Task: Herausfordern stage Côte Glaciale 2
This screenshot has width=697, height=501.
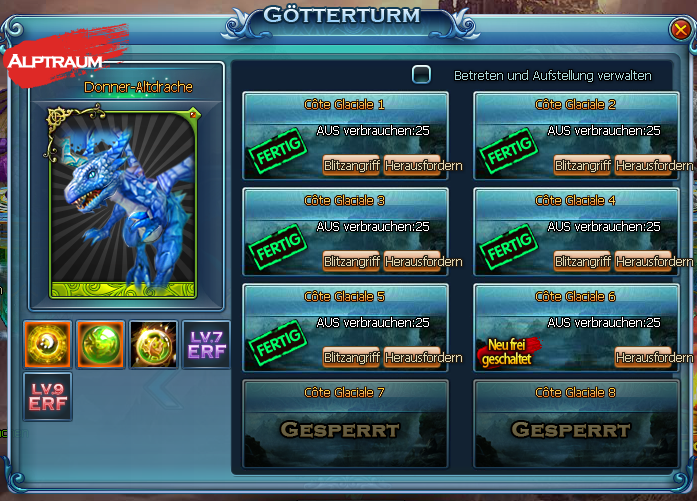Action: pyautogui.click(x=643, y=165)
